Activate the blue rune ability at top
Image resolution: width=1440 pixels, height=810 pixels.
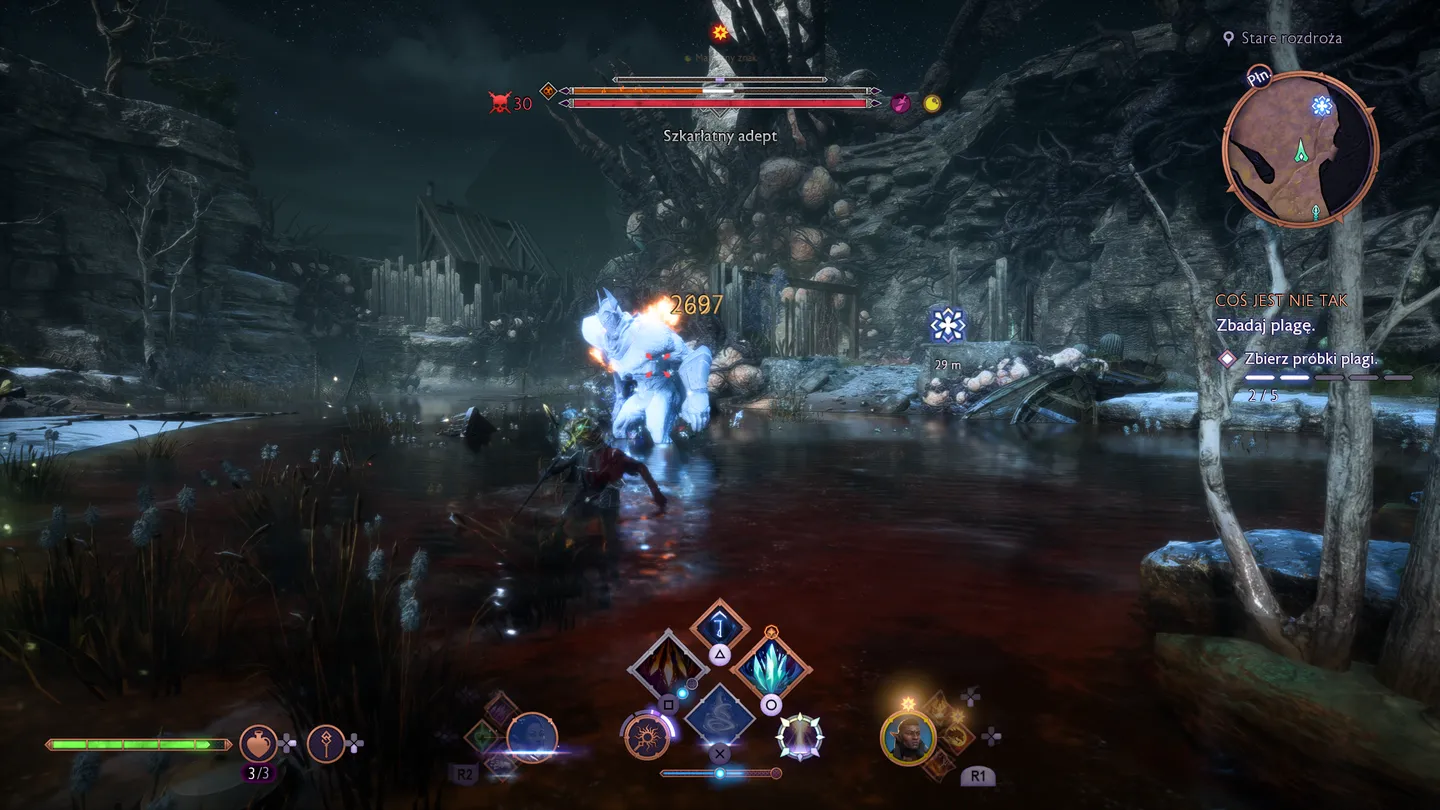point(719,625)
